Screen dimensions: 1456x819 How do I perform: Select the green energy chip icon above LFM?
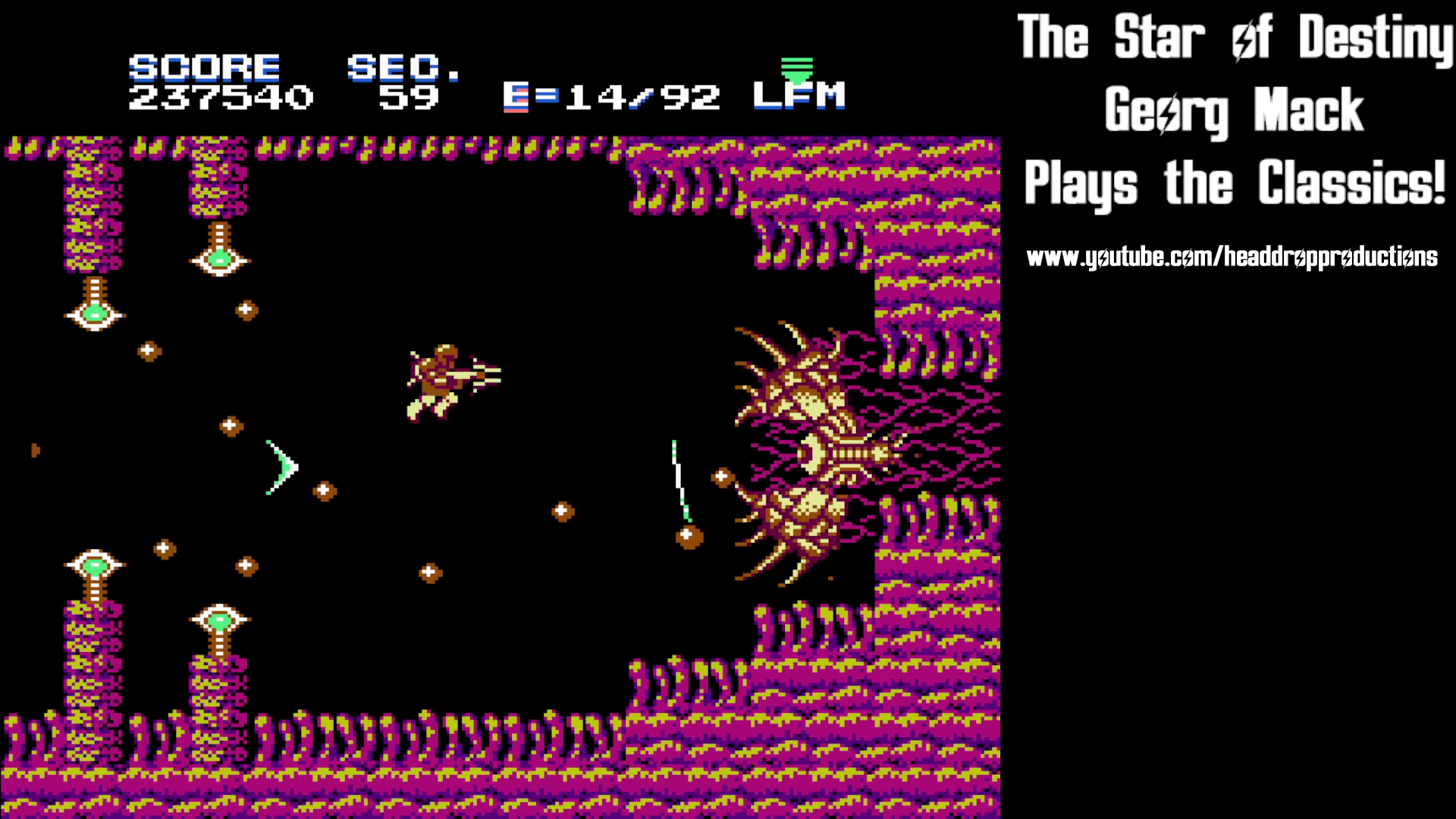click(x=798, y=72)
